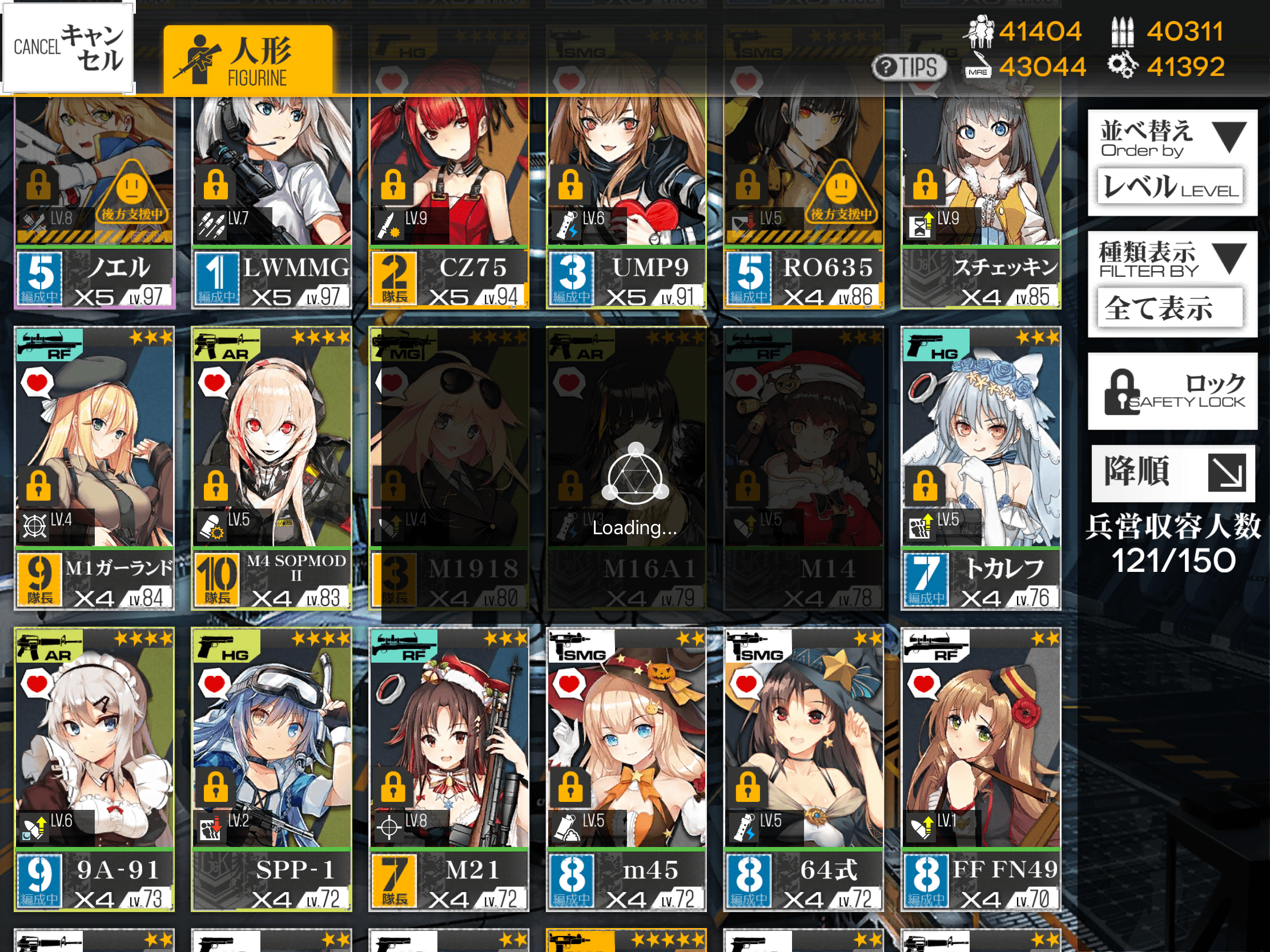Open the Order by sort dropdown
This screenshot has width=1270, height=952.
click(x=1172, y=163)
